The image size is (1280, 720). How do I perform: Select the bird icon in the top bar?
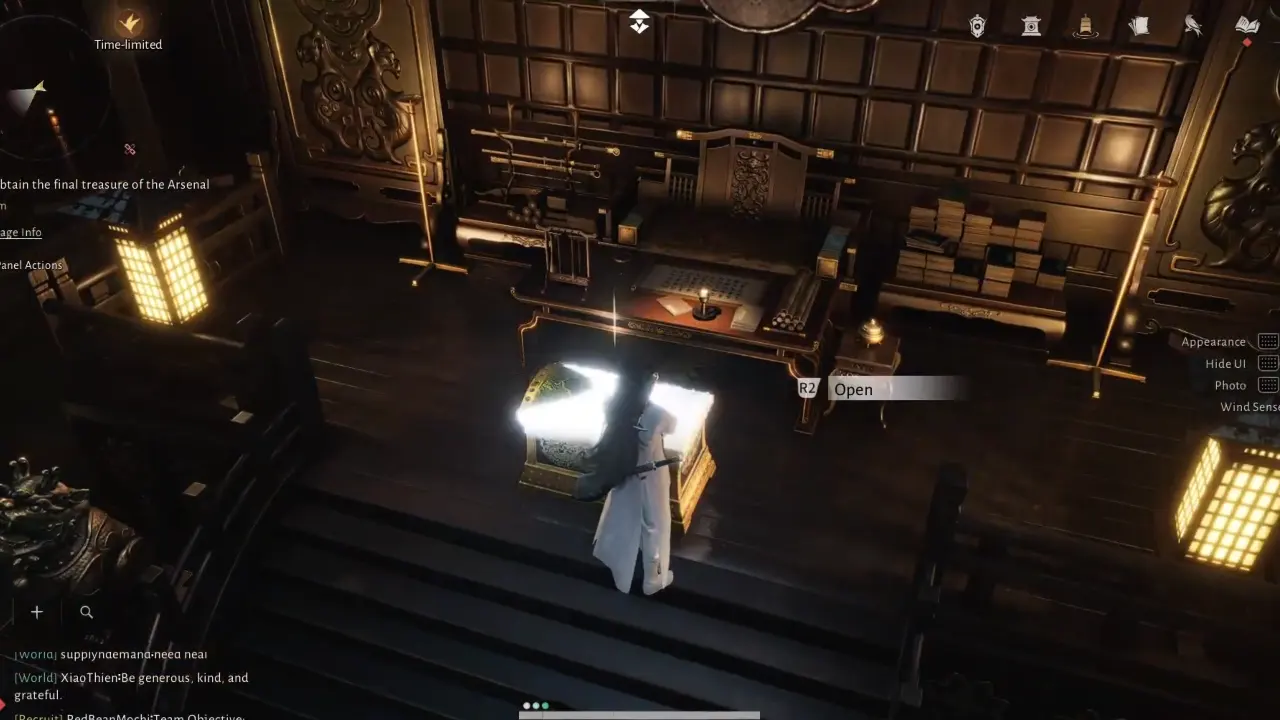tap(1193, 25)
